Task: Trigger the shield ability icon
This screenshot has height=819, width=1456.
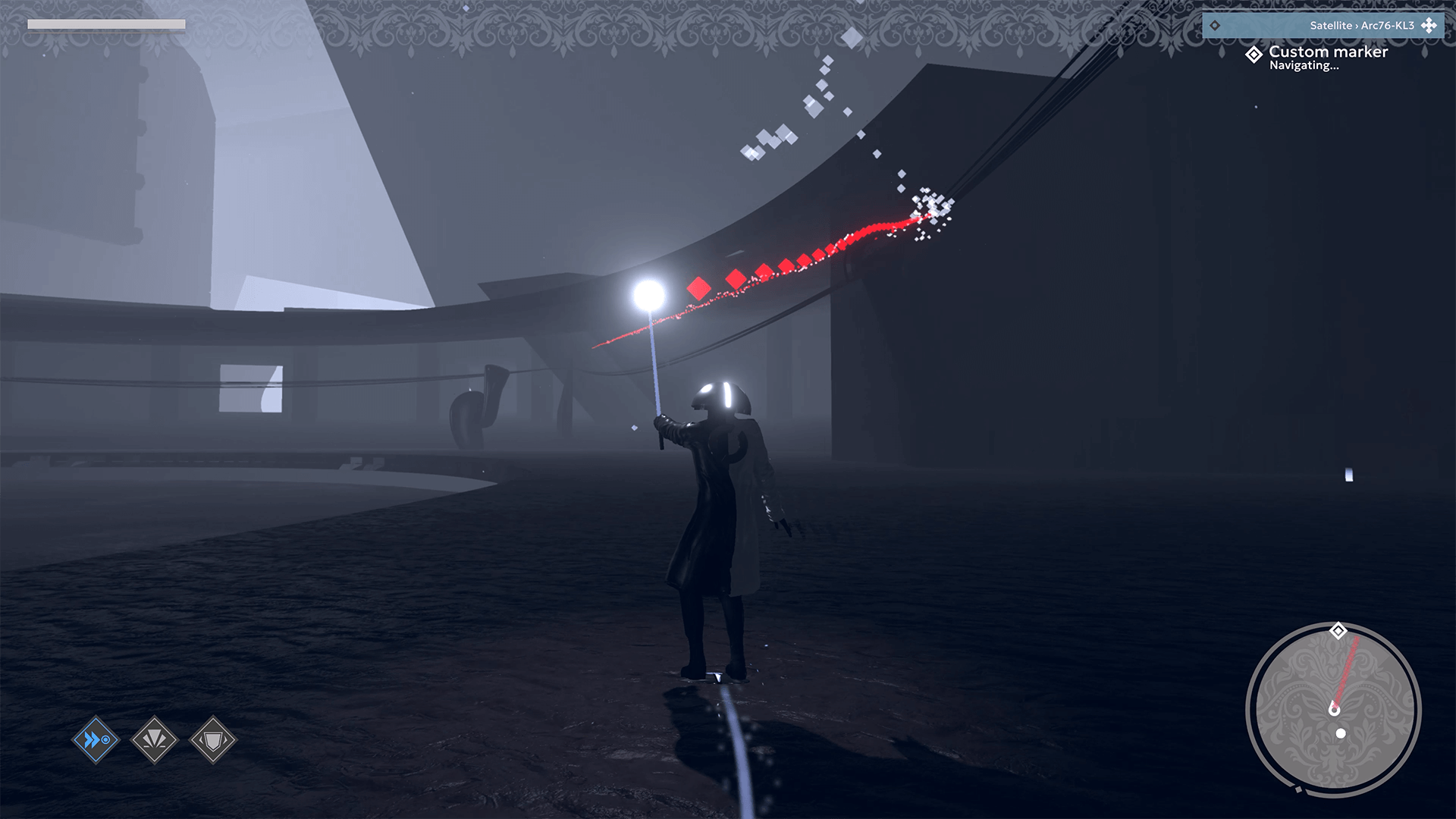Action: (x=213, y=739)
